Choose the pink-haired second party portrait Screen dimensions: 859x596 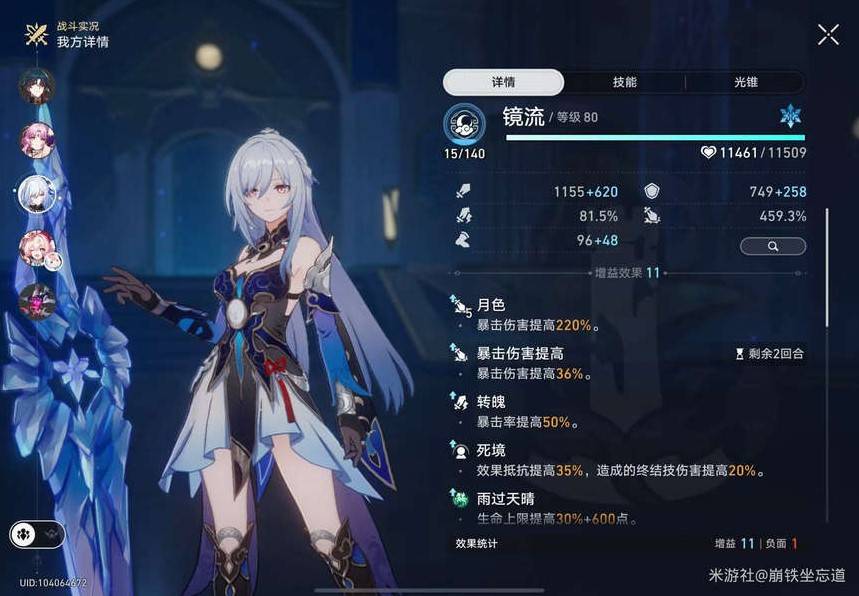pyautogui.click(x=37, y=140)
